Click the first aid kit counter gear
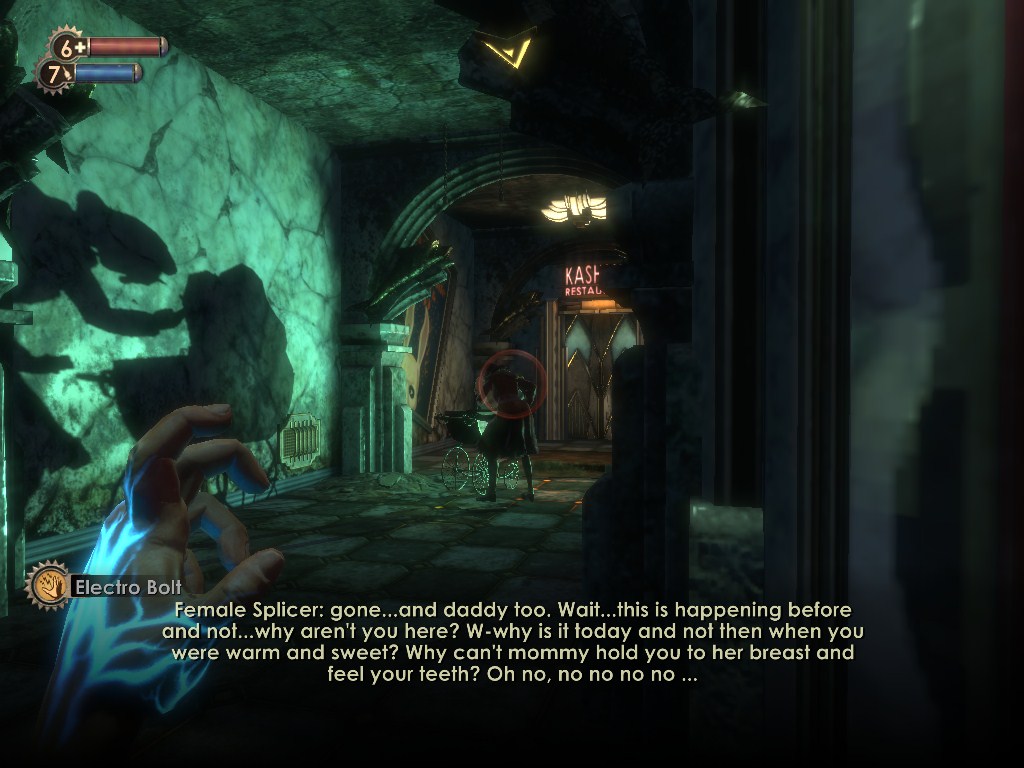This screenshot has width=1024, height=768. tap(69, 46)
